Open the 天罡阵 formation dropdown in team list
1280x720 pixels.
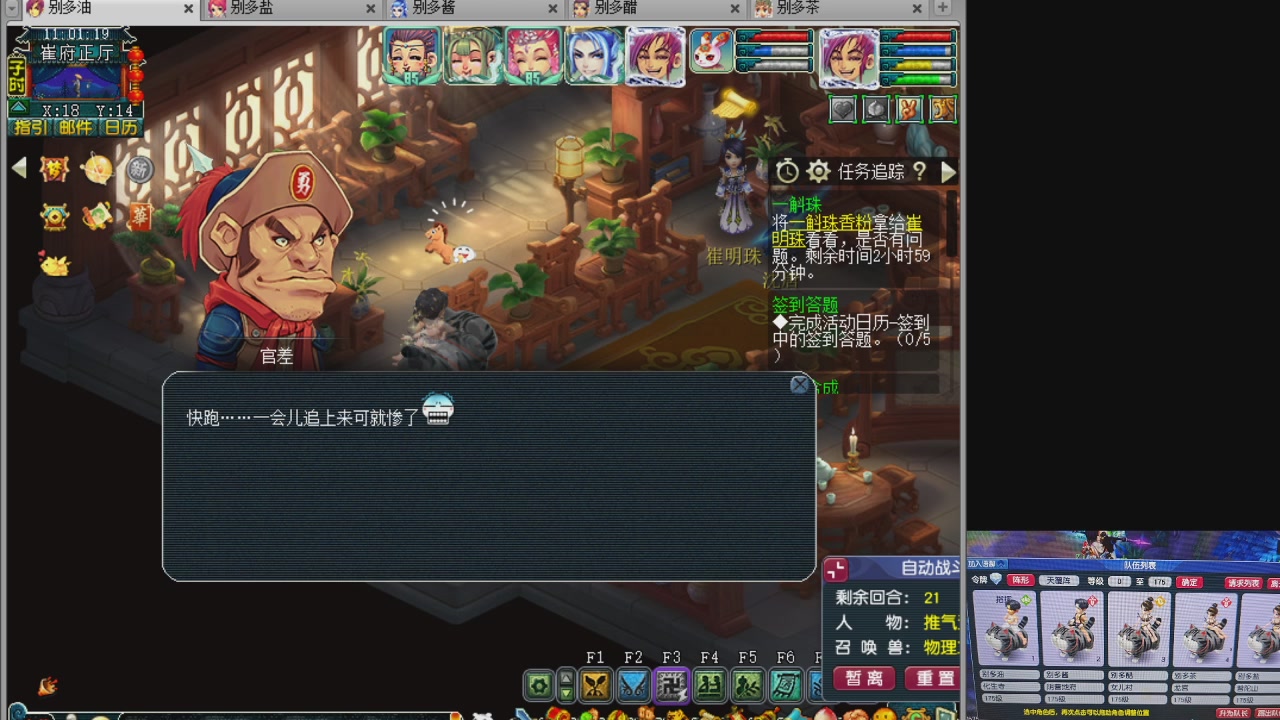click(1059, 579)
